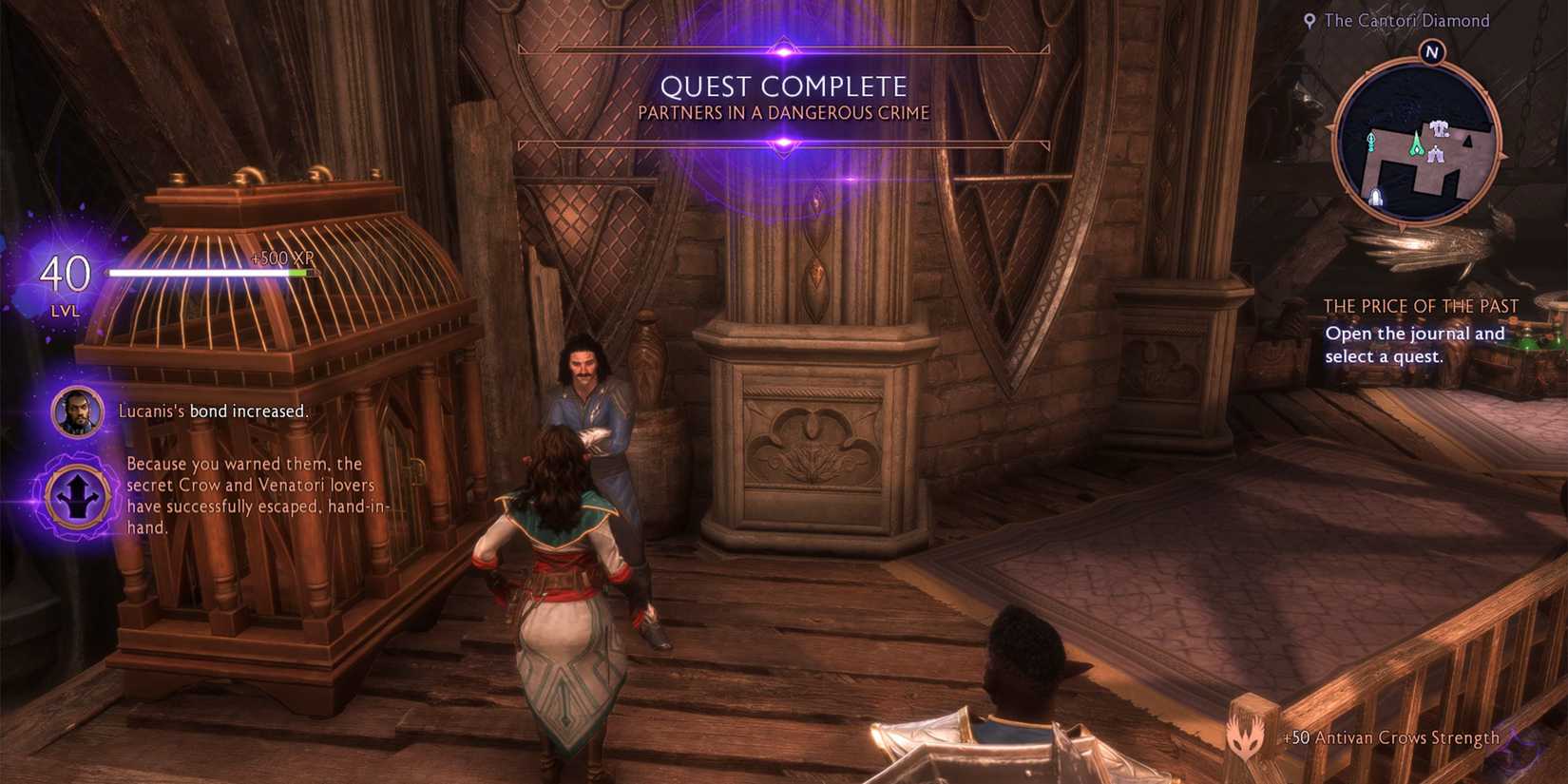Click the PARTNERS IN A DANGEROUS CRIME subtitle
The height and width of the screenshot is (784, 1568).
coord(783,112)
